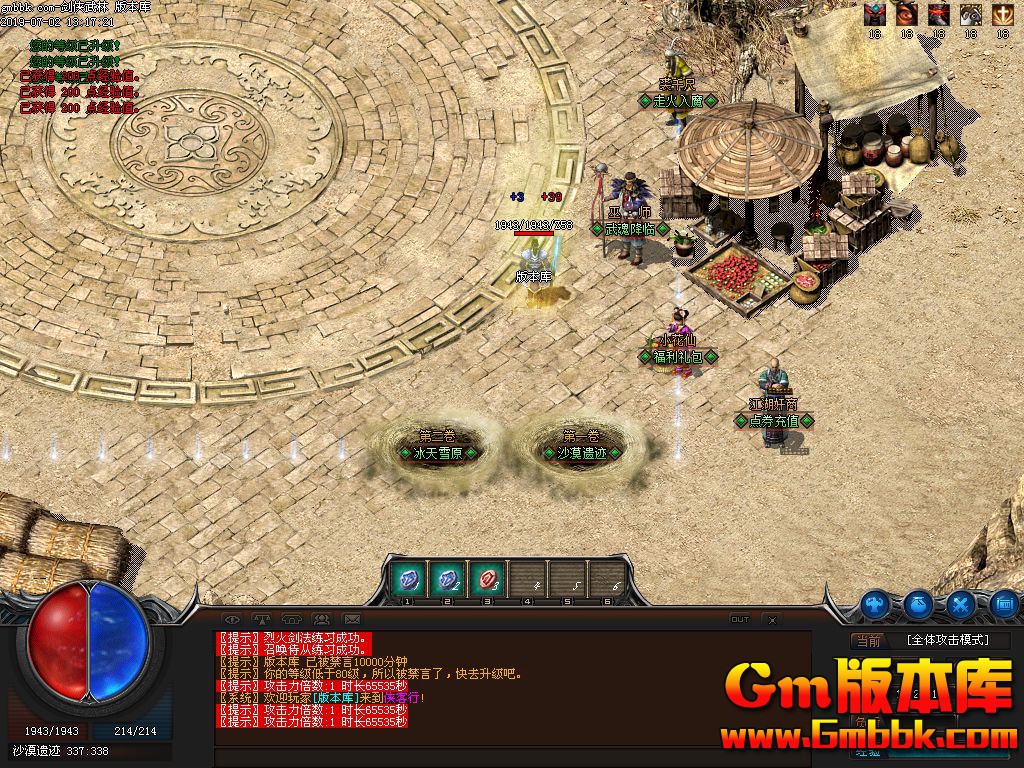Select the first blue rune hotbar slot
The height and width of the screenshot is (768, 1024).
pyautogui.click(x=408, y=579)
